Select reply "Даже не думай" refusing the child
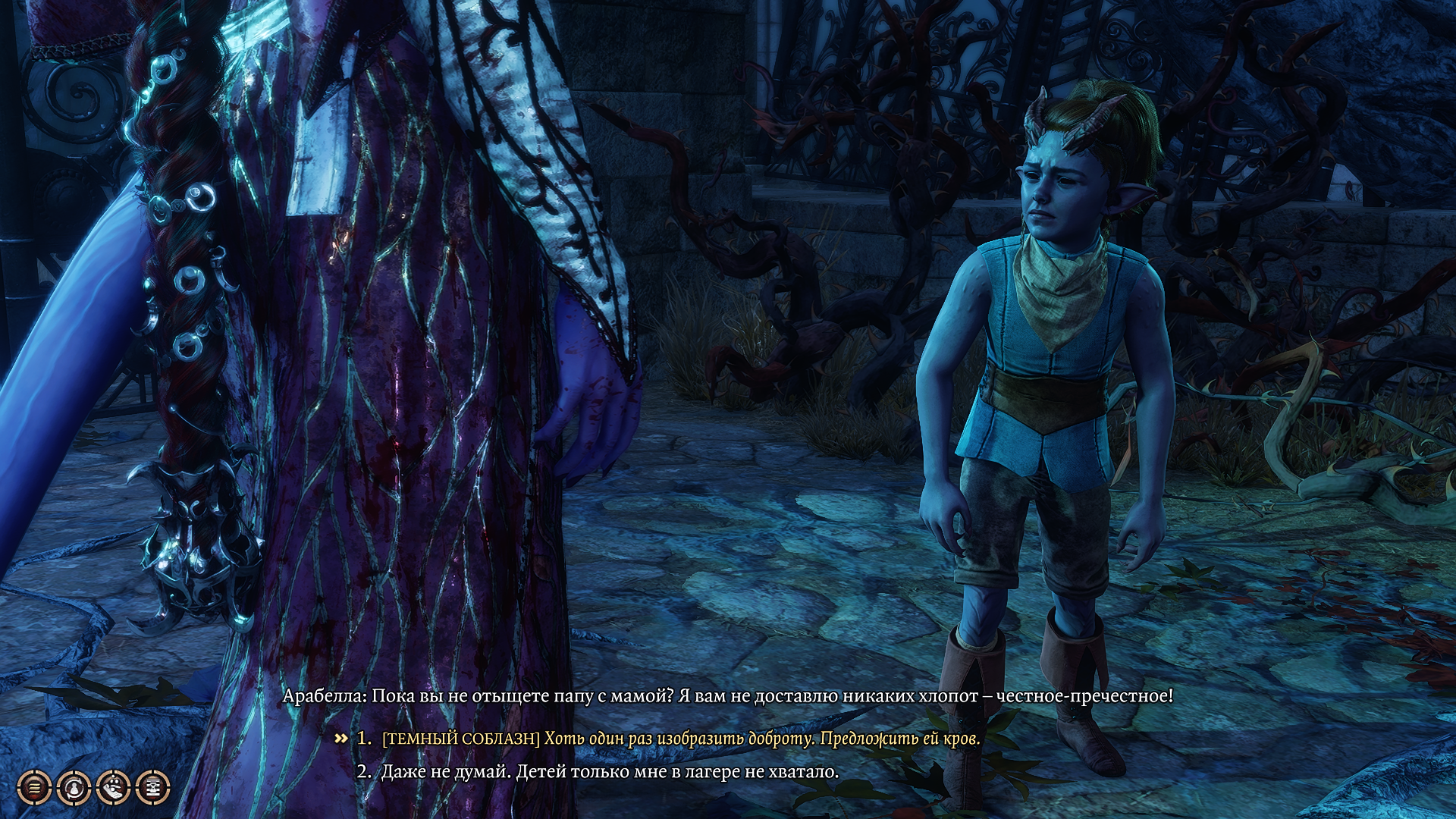The width and height of the screenshot is (1456, 819). click(x=610, y=772)
